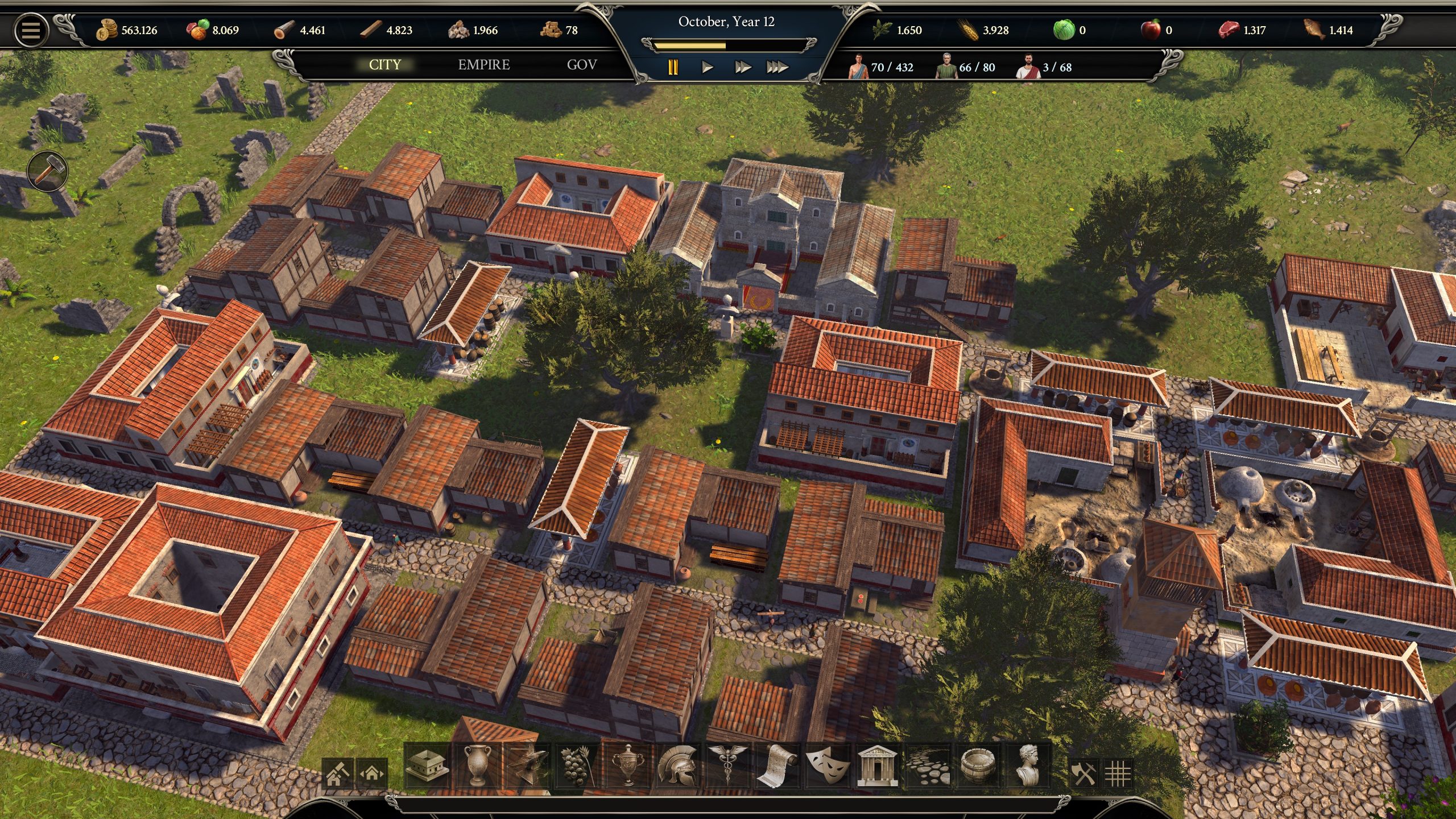Toggle the grid overlay button

tap(1118, 773)
